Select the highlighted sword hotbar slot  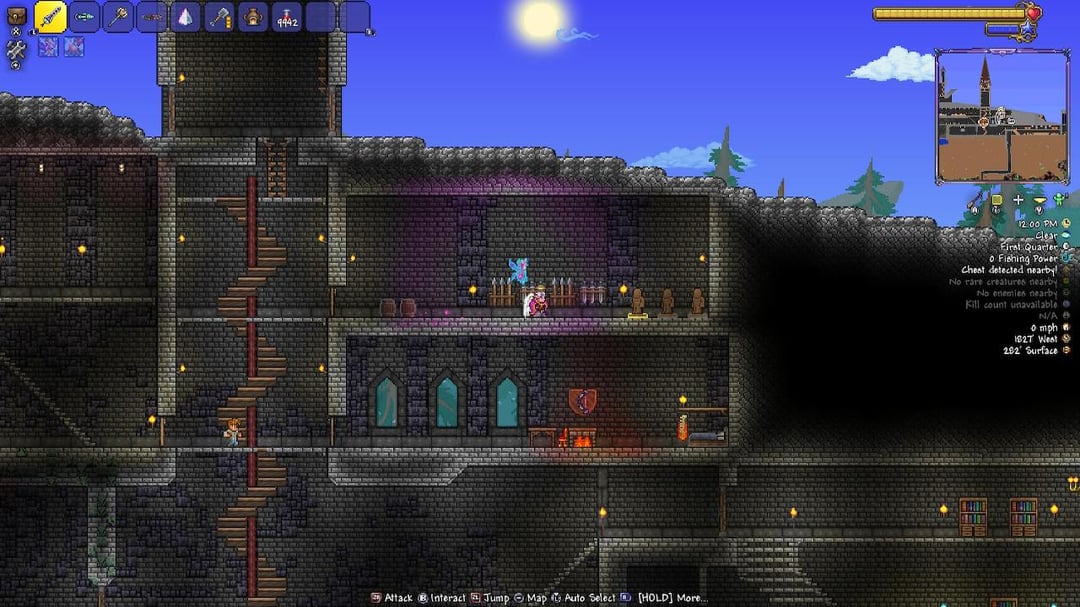(x=51, y=17)
